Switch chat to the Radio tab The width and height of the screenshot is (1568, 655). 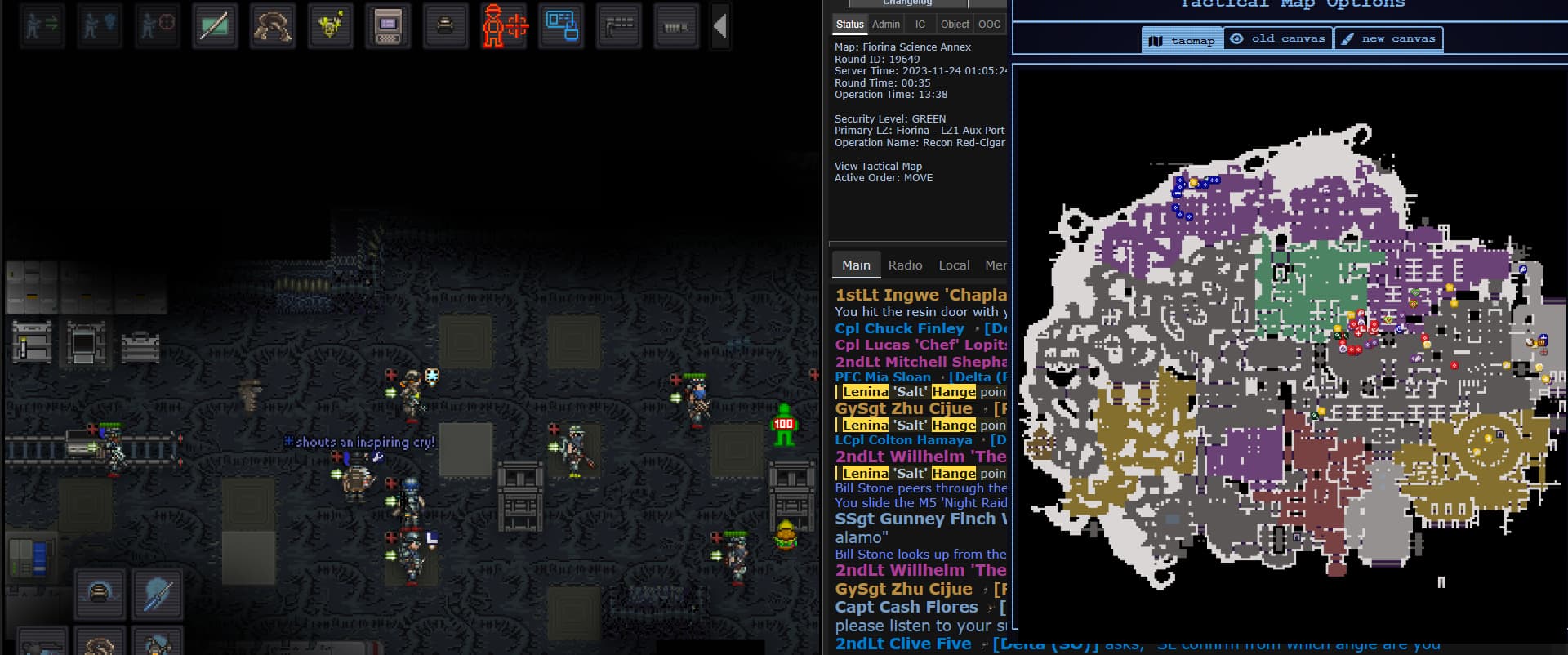coord(905,265)
